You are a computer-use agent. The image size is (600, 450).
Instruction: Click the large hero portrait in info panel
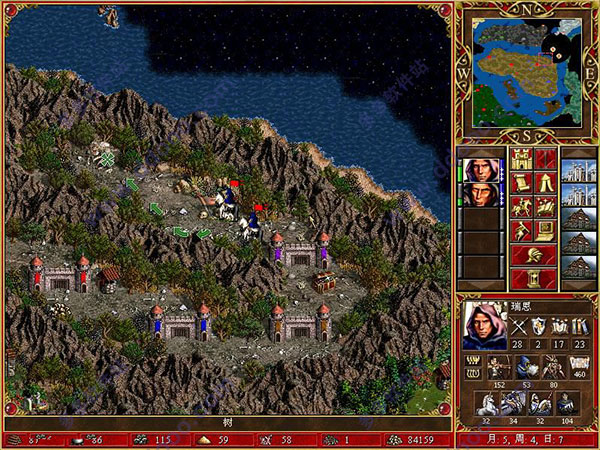[482, 326]
